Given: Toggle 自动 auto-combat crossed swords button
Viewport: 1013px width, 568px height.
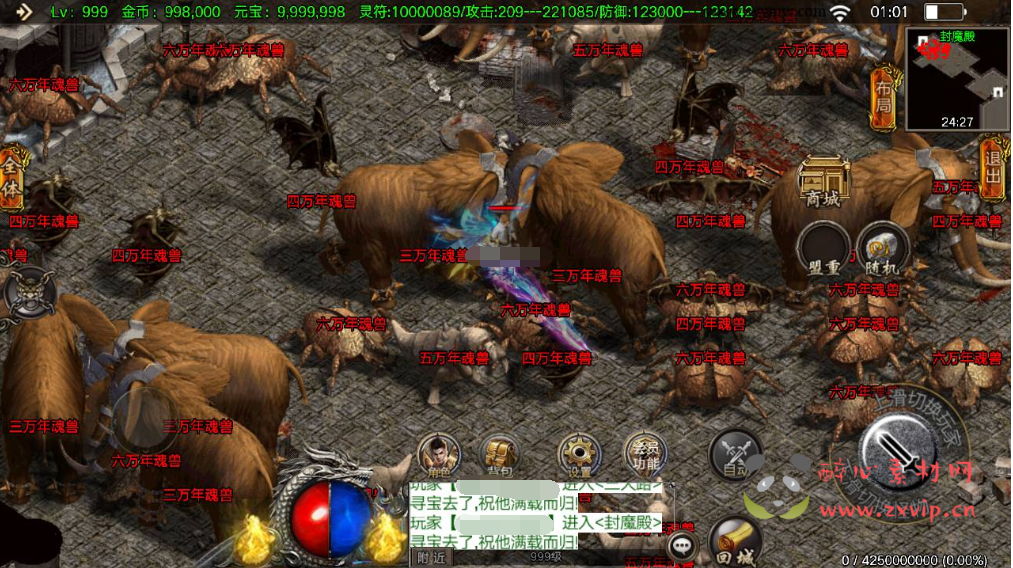Looking at the screenshot, I should pyautogui.click(x=734, y=456).
